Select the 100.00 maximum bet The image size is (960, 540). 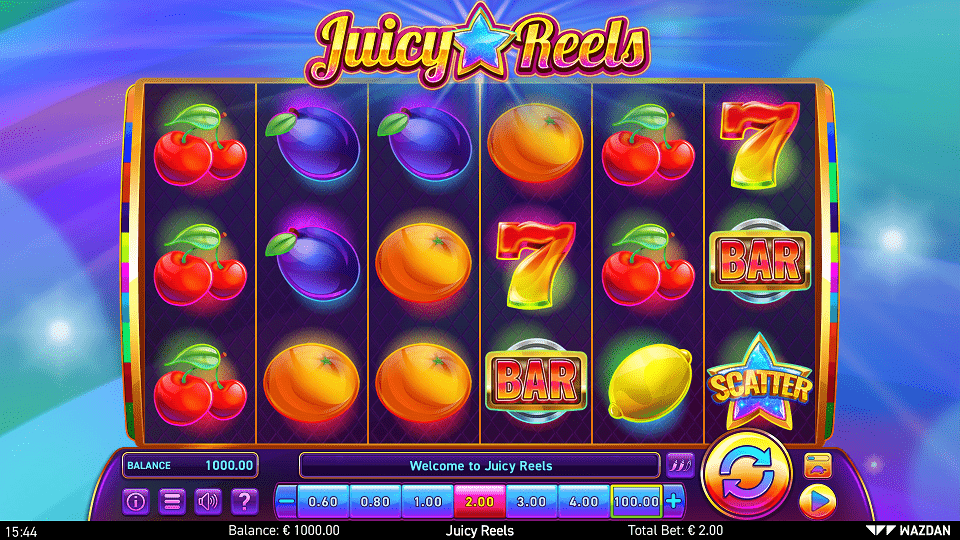[x=637, y=501]
